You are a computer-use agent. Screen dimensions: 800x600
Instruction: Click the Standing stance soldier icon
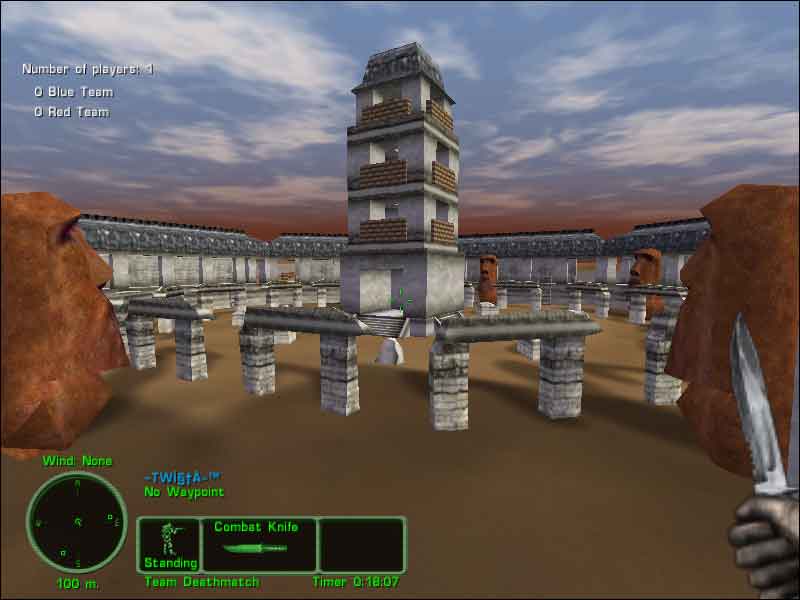point(170,538)
